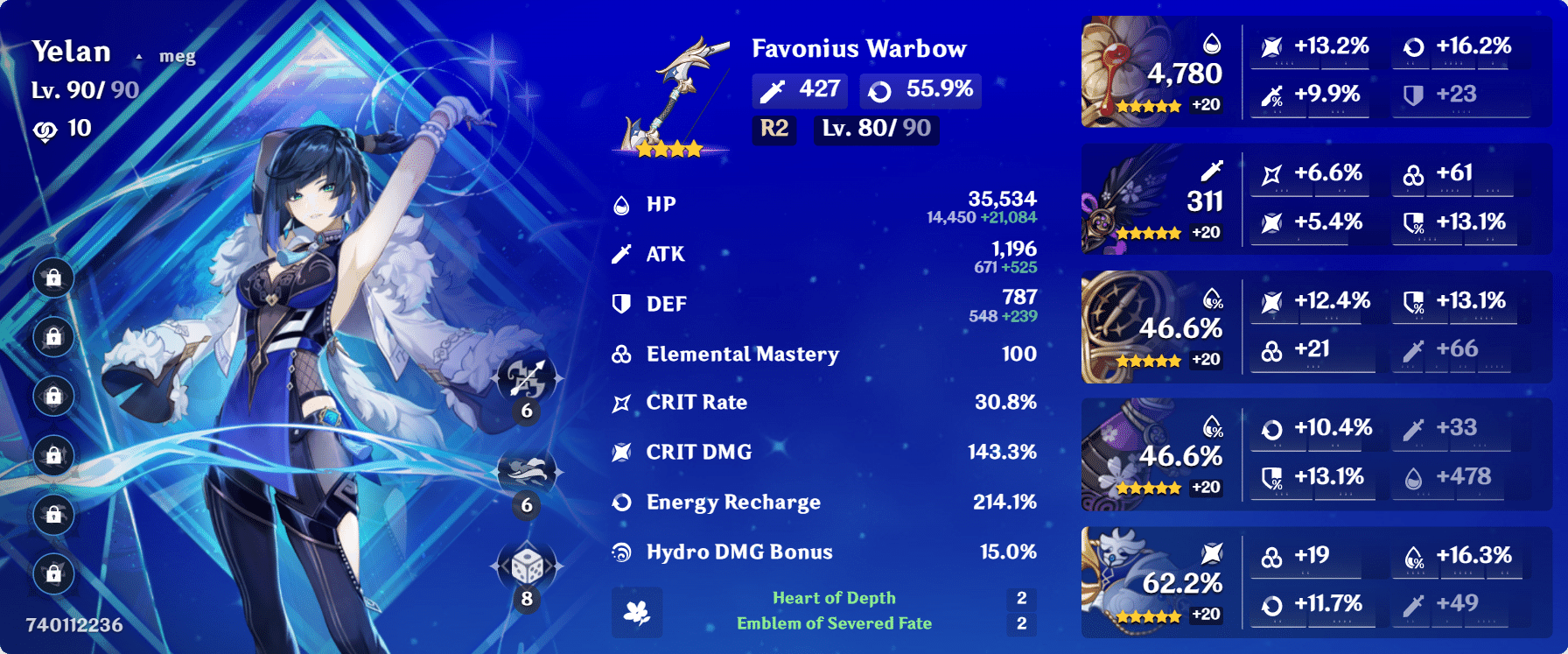1568x654 pixels.
Task: Click the HP droplet stat icon
Action: pos(622,203)
